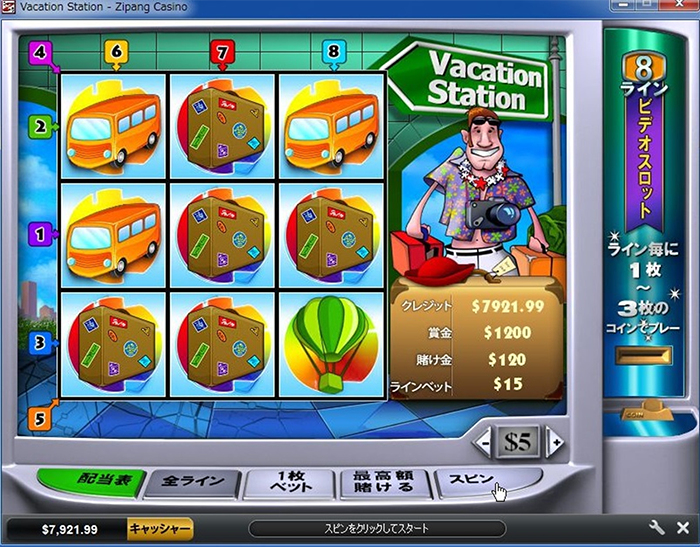
Task: Activate the 最高額賭ける max bet button
Action: (383, 484)
